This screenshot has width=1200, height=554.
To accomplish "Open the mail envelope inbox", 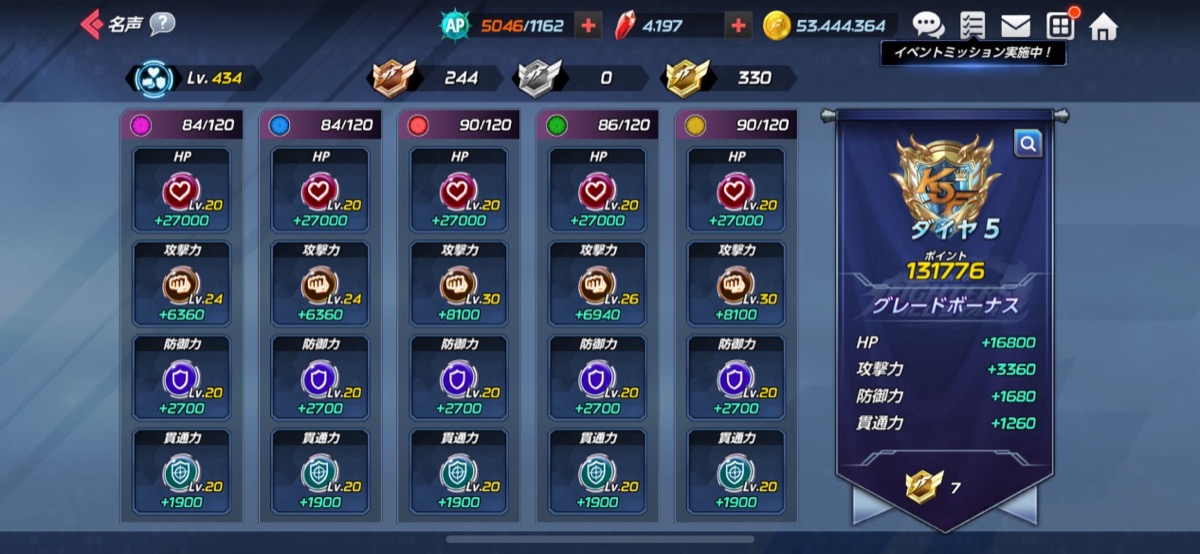I will pos(1015,26).
